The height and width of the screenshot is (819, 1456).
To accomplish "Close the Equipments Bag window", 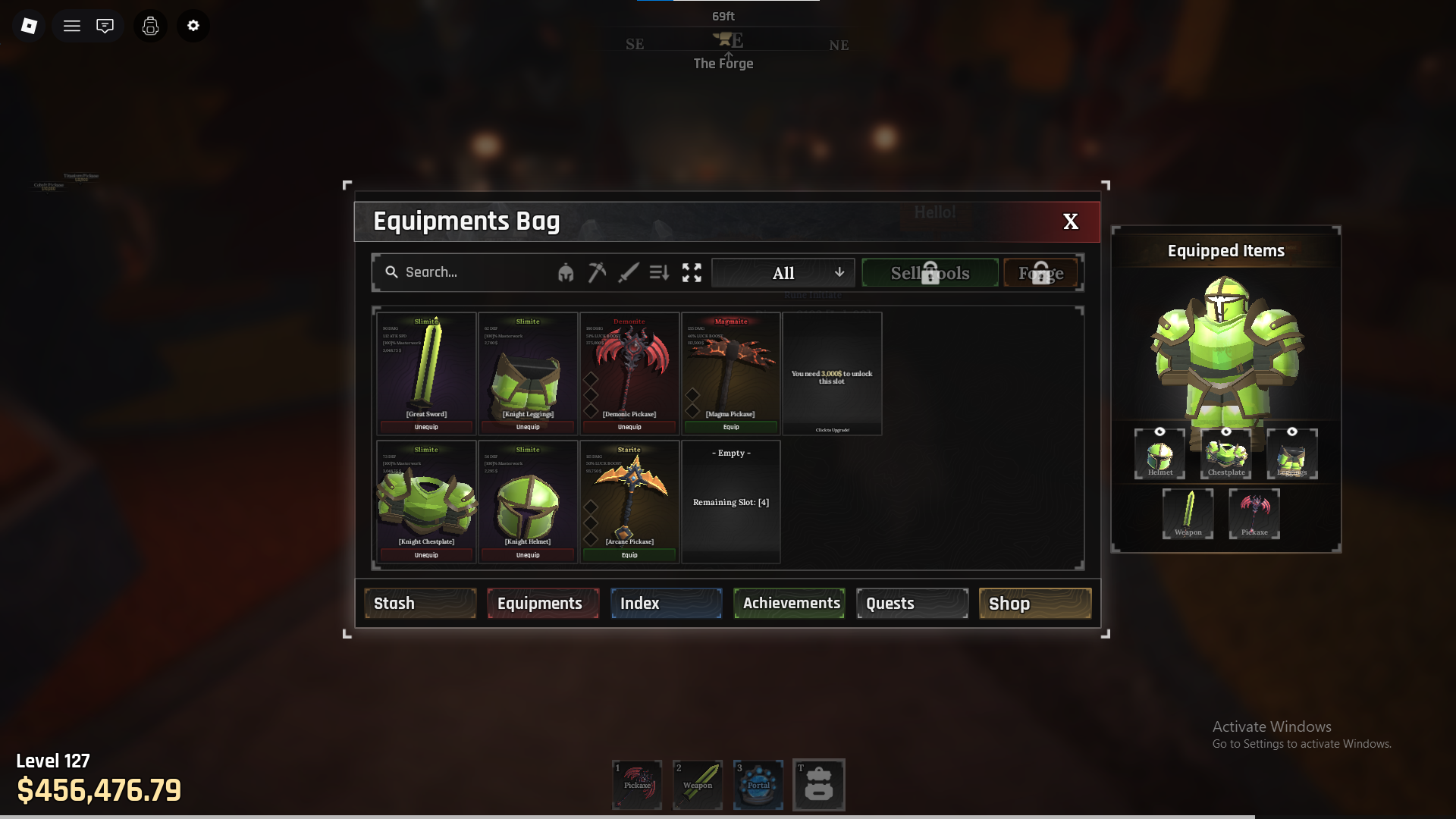I will [1070, 221].
